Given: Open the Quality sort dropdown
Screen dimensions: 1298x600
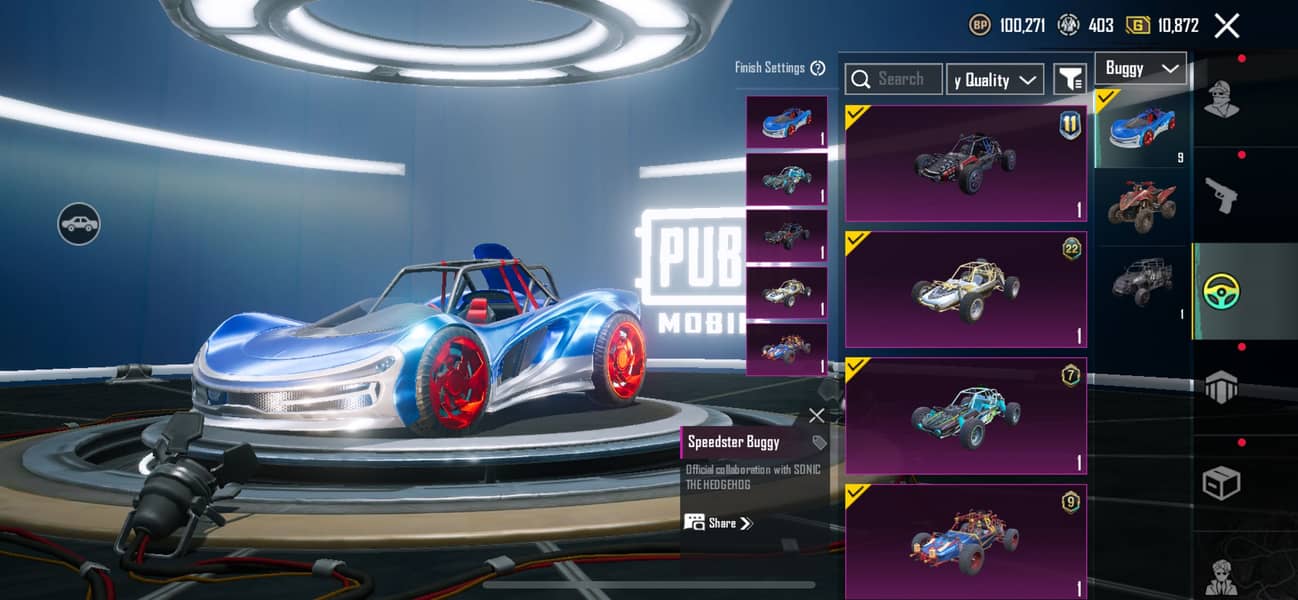Looking at the screenshot, I should [995, 80].
